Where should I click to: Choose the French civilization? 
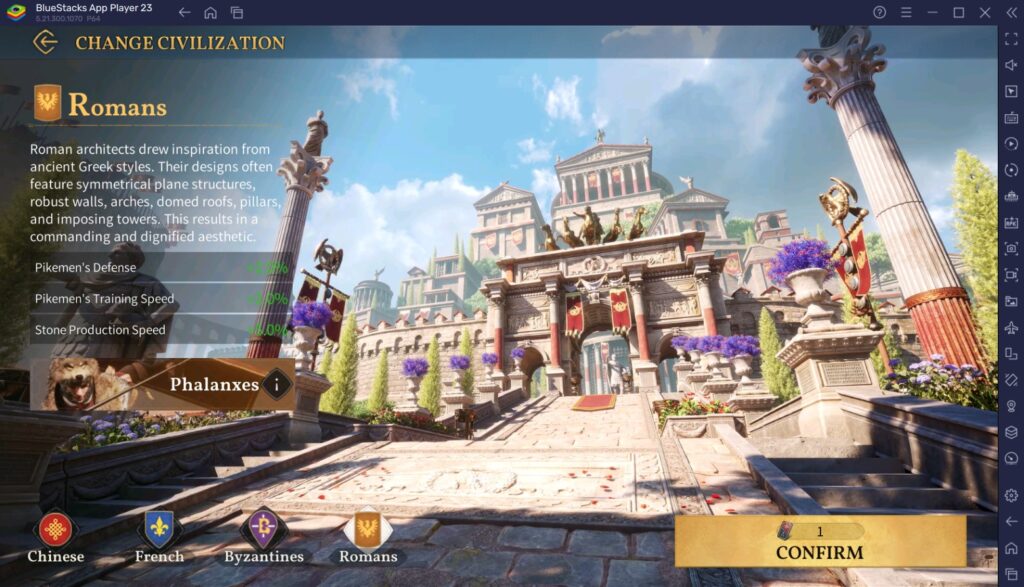pos(159,531)
